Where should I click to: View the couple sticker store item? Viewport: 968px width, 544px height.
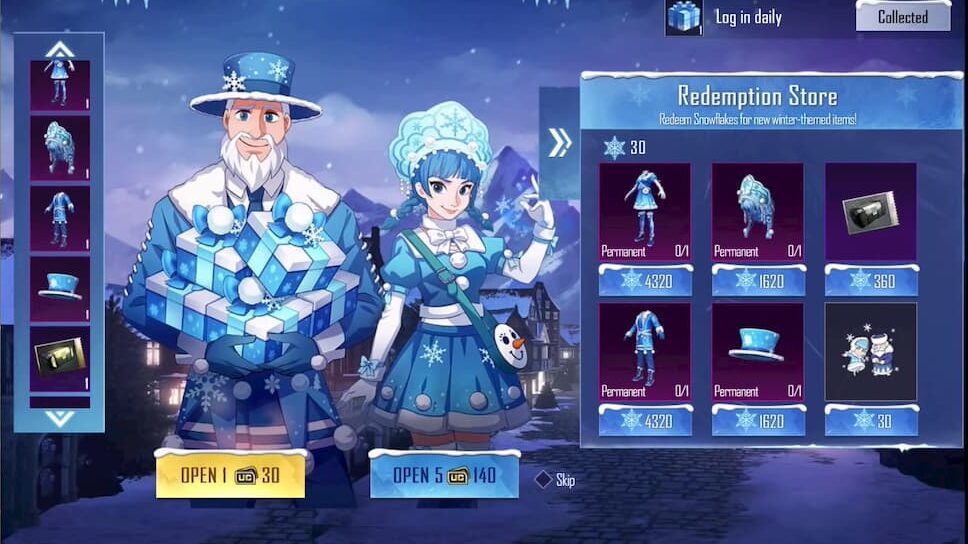click(x=870, y=352)
